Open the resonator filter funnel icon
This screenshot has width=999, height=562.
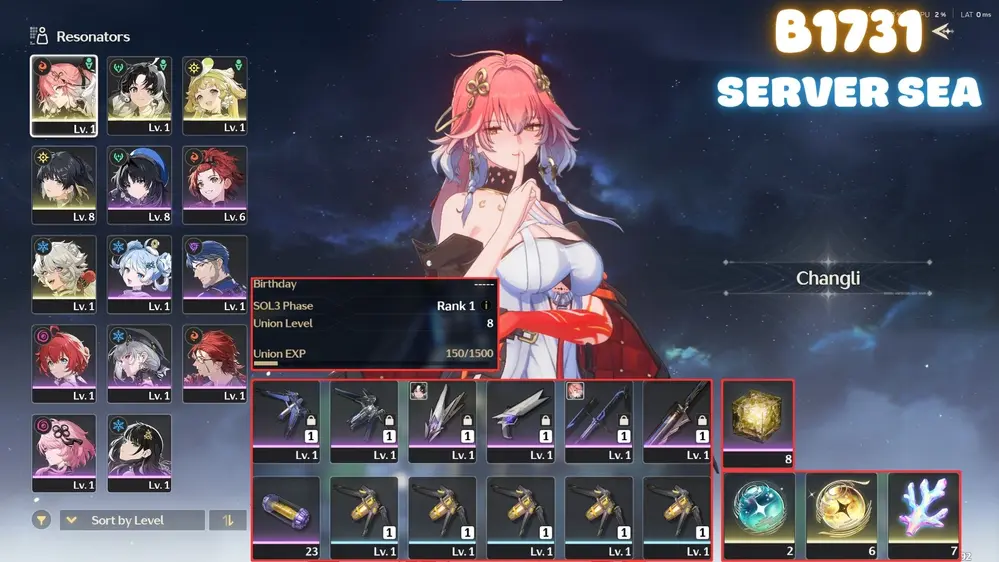41,520
